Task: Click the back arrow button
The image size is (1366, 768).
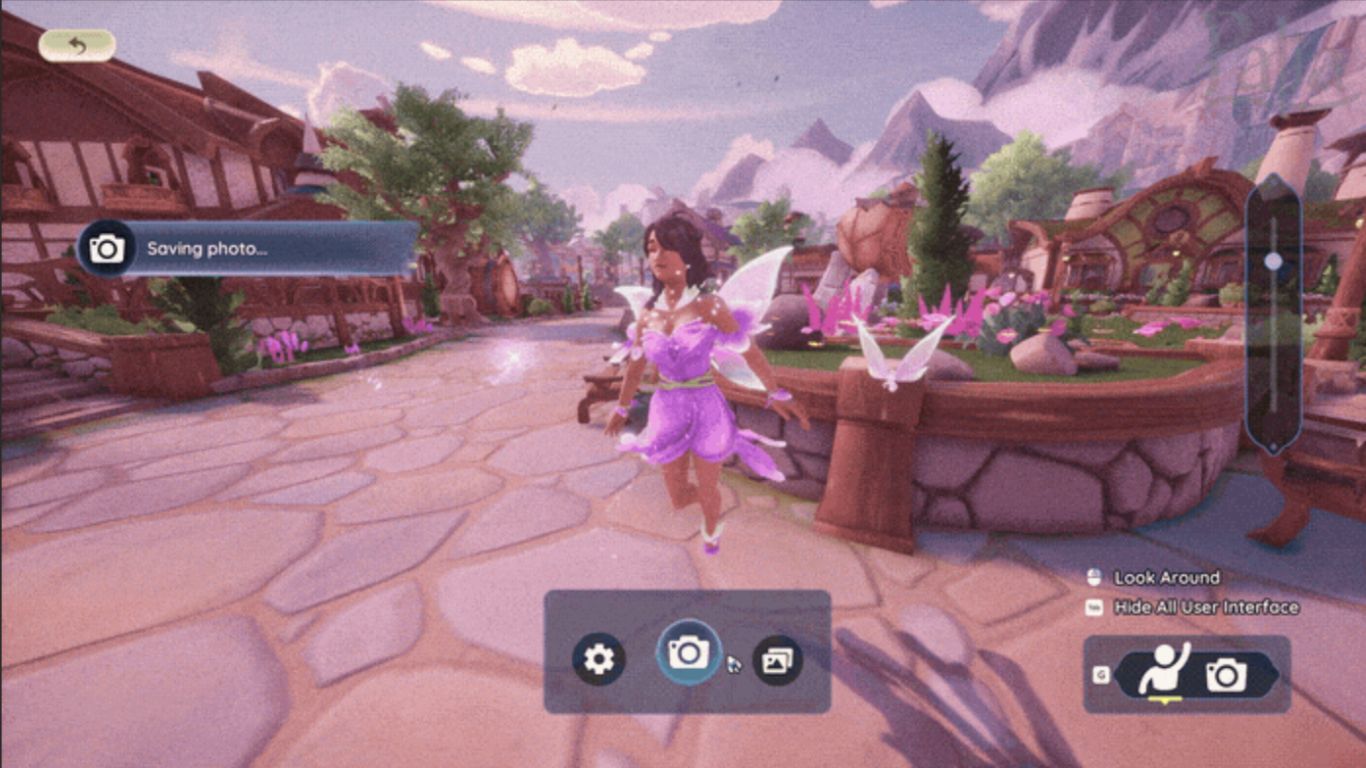Action: click(77, 45)
